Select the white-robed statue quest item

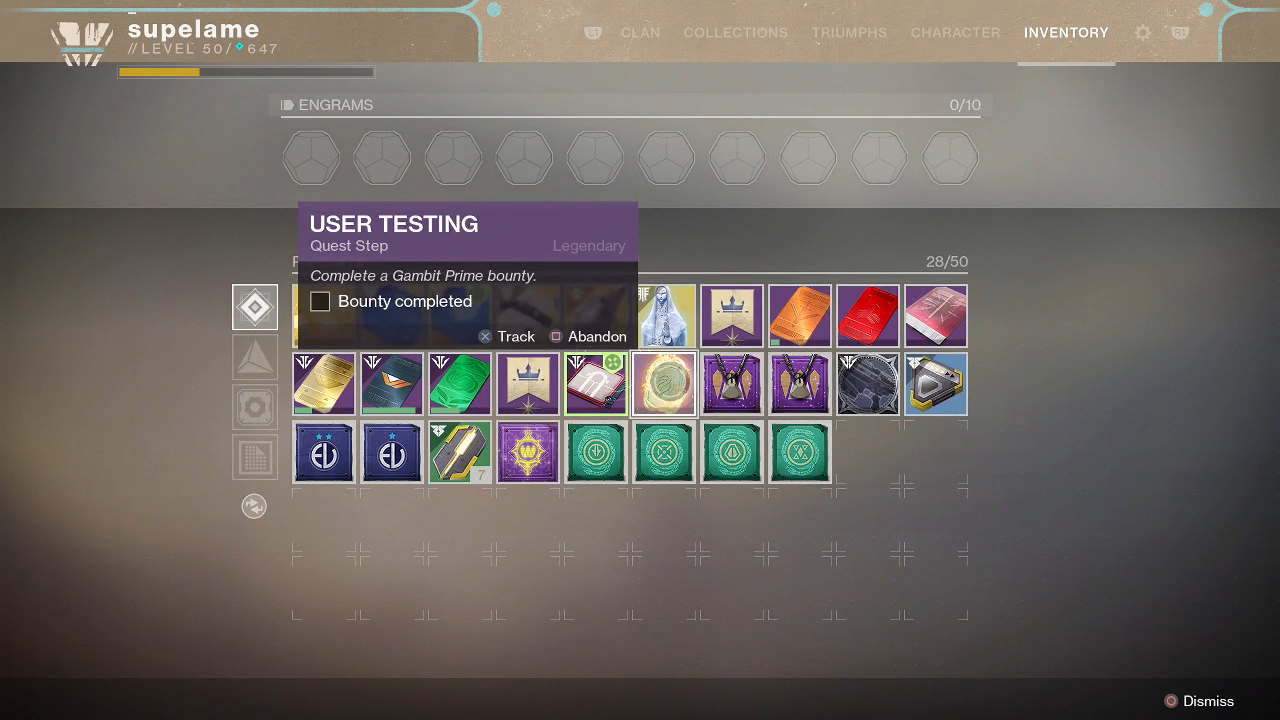(x=665, y=316)
